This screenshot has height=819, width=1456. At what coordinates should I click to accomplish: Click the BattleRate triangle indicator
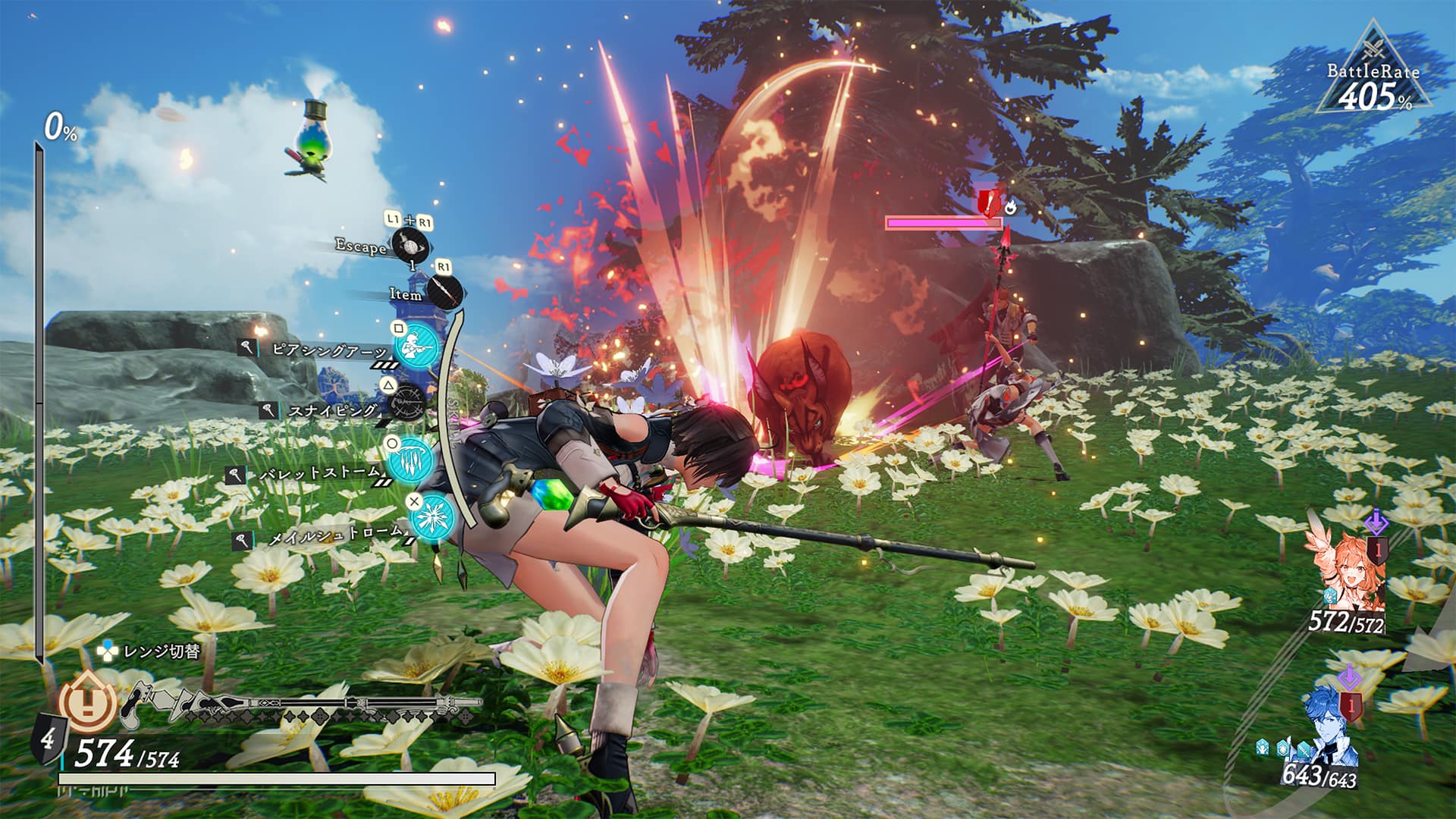click(1373, 72)
